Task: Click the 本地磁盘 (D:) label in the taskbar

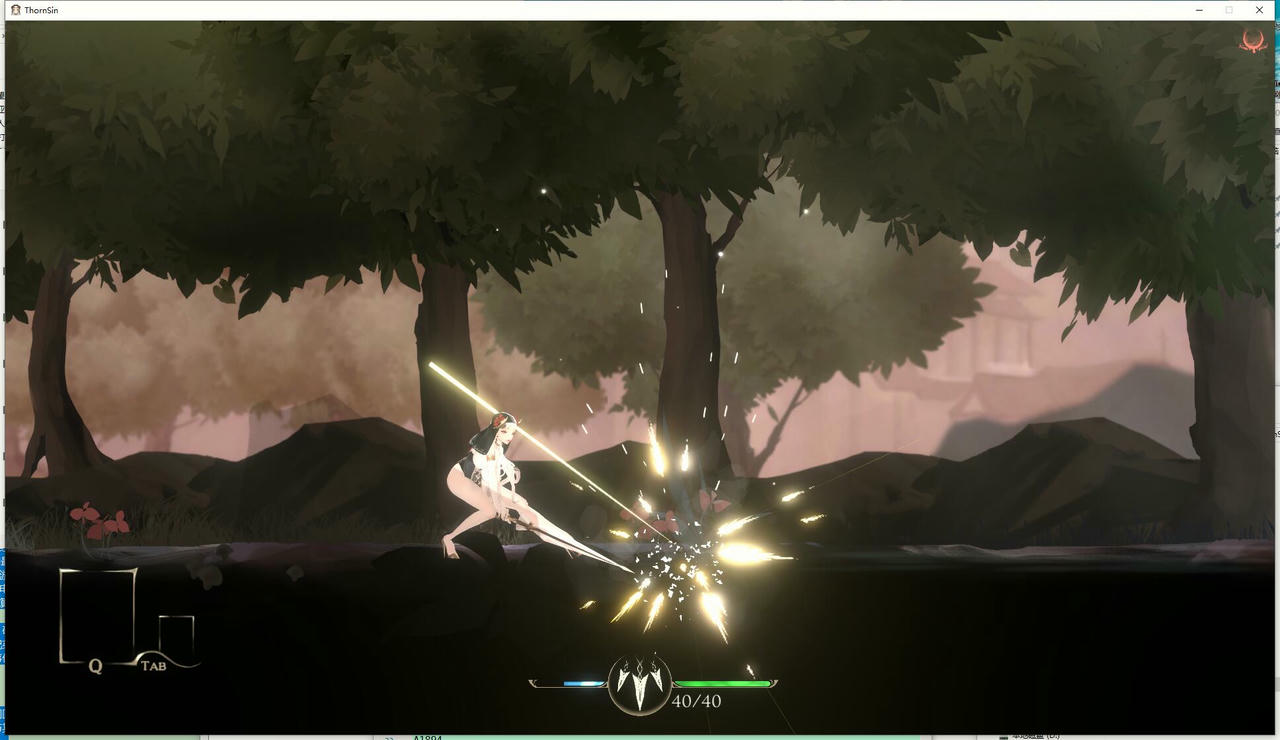Action: click(x=1030, y=734)
